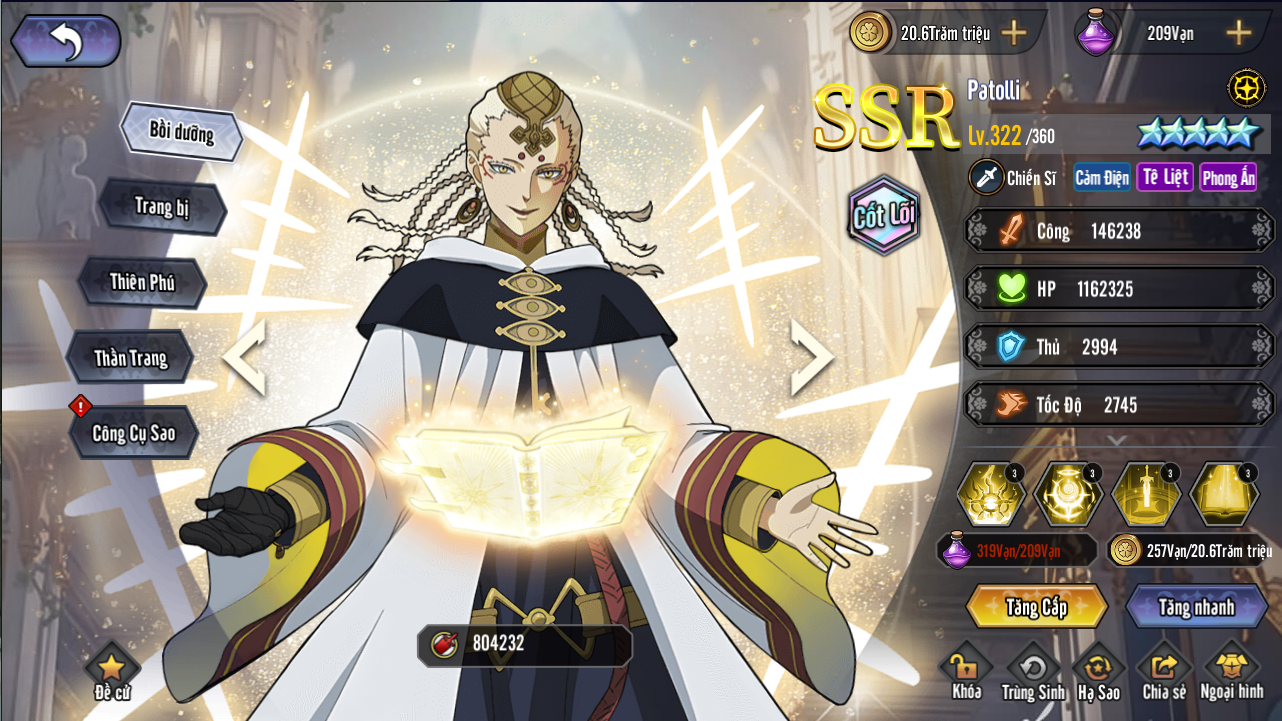Click the Tăng Cấp level-up button
Image resolution: width=1282 pixels, height=721 pixels.
coord(1037,607)
